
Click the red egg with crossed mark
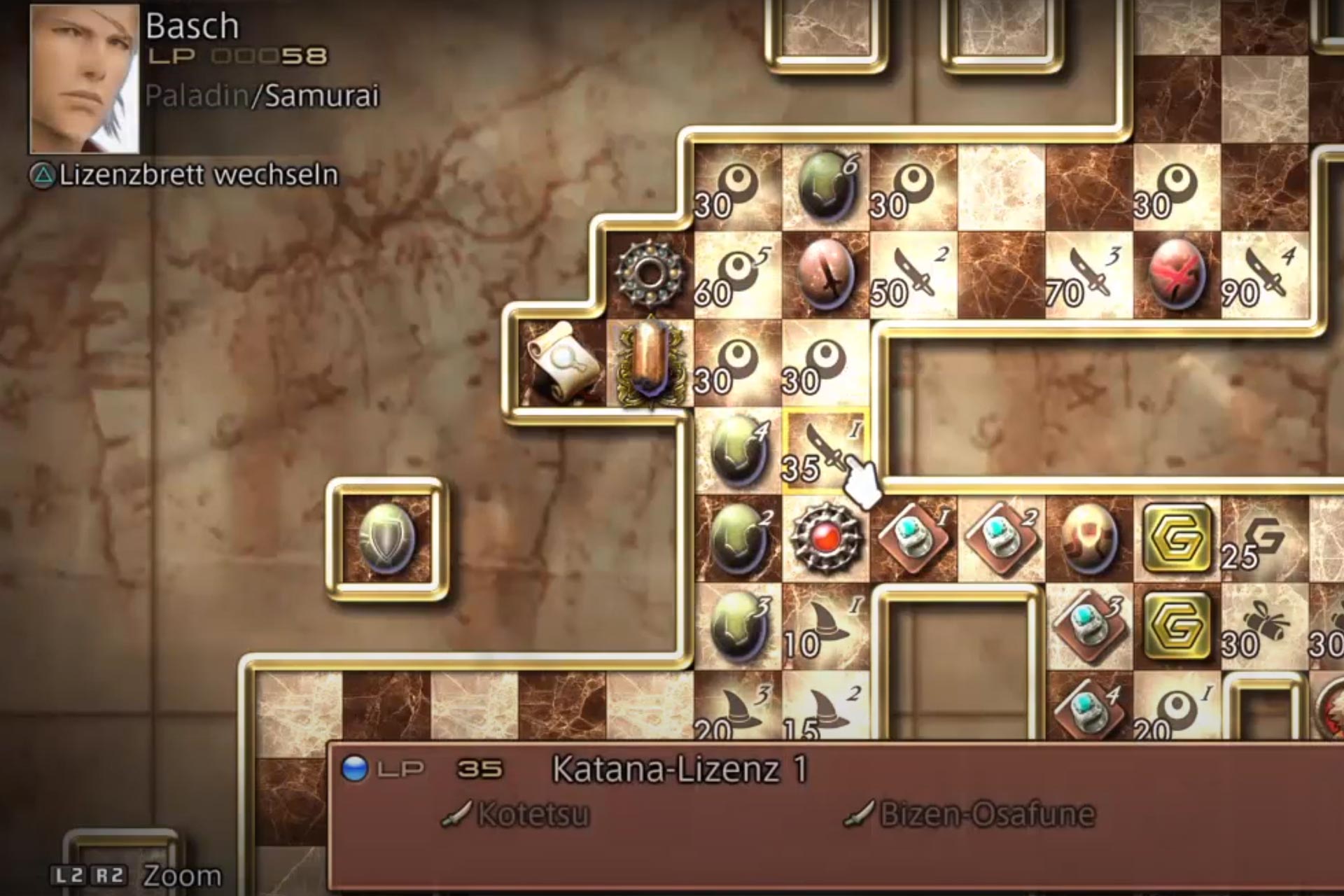point(1177,276)
